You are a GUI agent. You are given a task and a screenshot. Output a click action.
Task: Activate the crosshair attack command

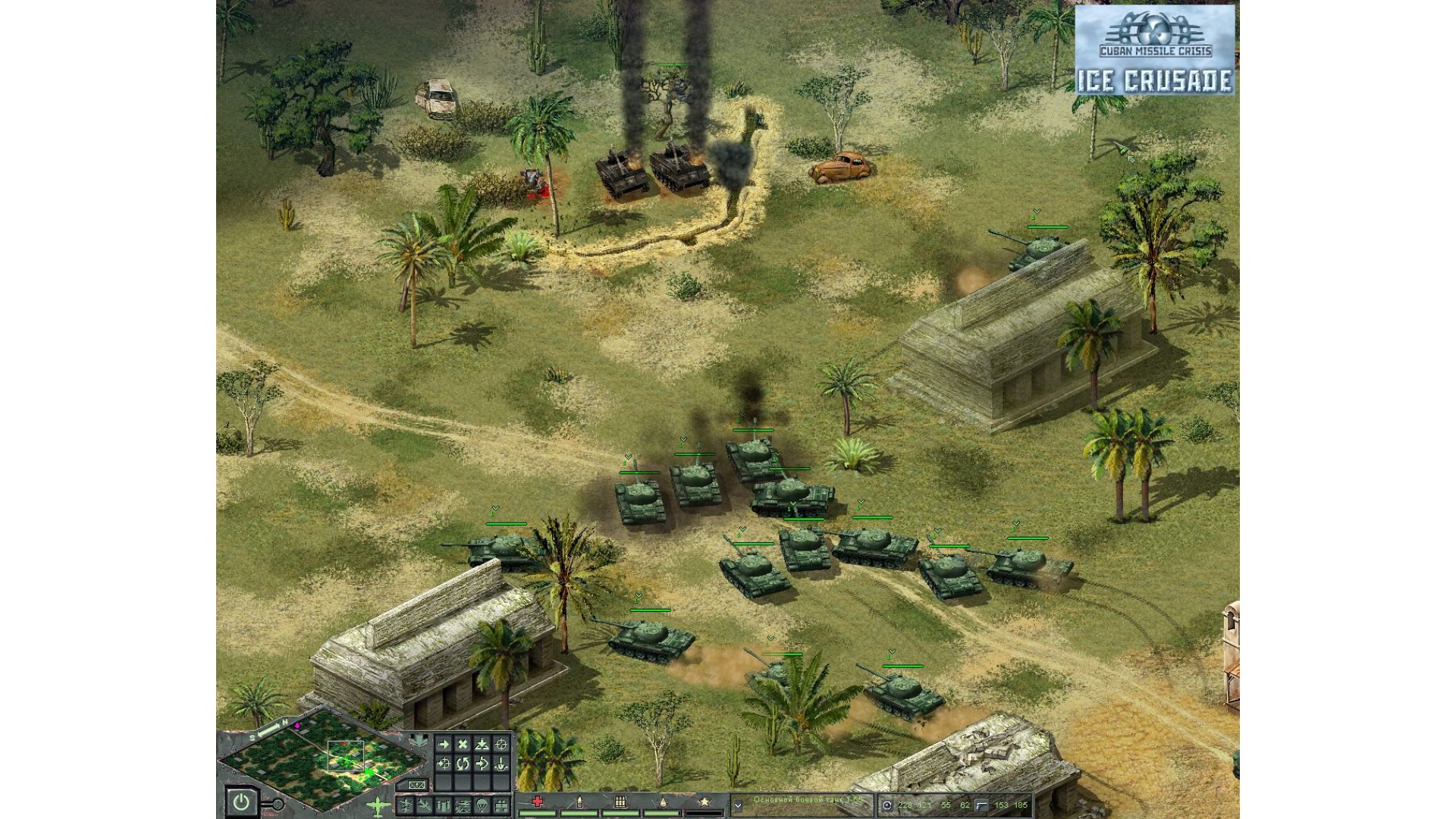[x=501, y=745]
